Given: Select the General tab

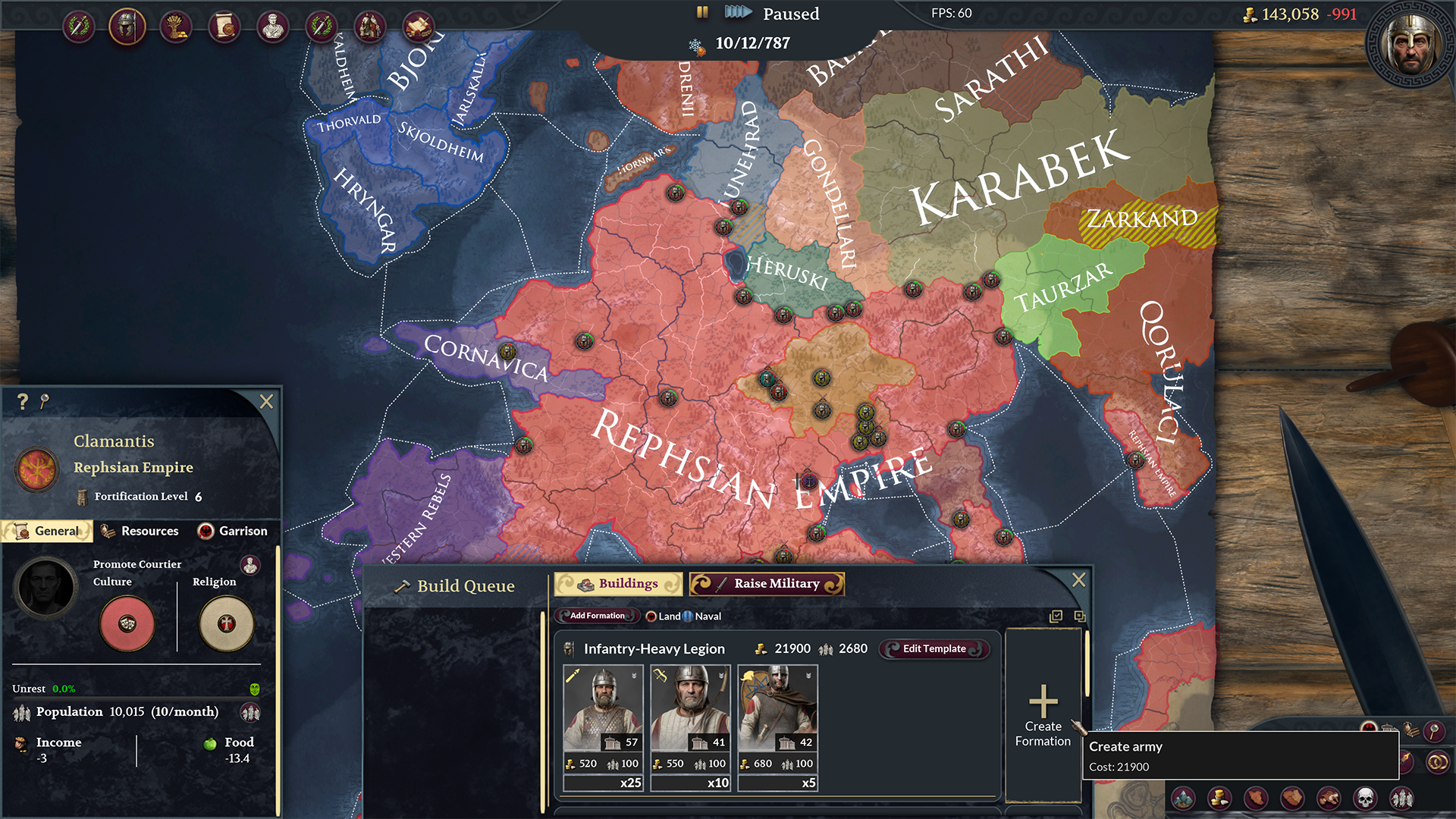Looking at the screenshot, I should point(48,531).
